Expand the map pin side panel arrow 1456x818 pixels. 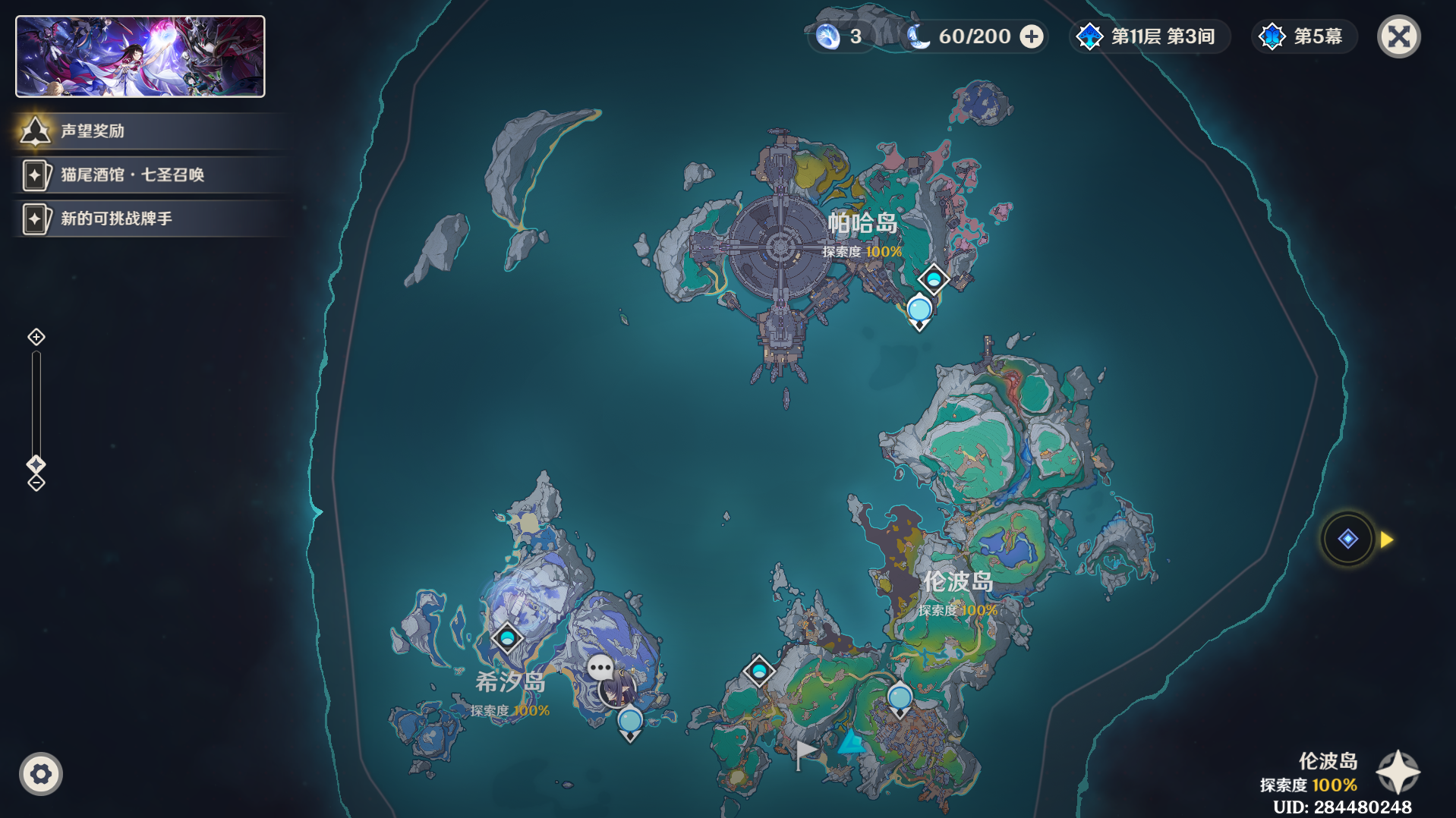pos(1387,540)
